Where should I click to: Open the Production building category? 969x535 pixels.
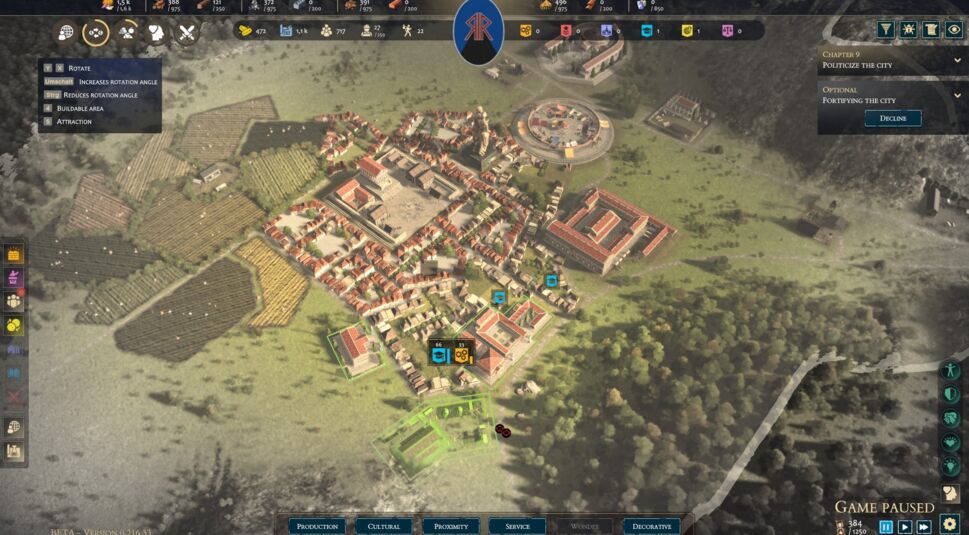[317, 526]
